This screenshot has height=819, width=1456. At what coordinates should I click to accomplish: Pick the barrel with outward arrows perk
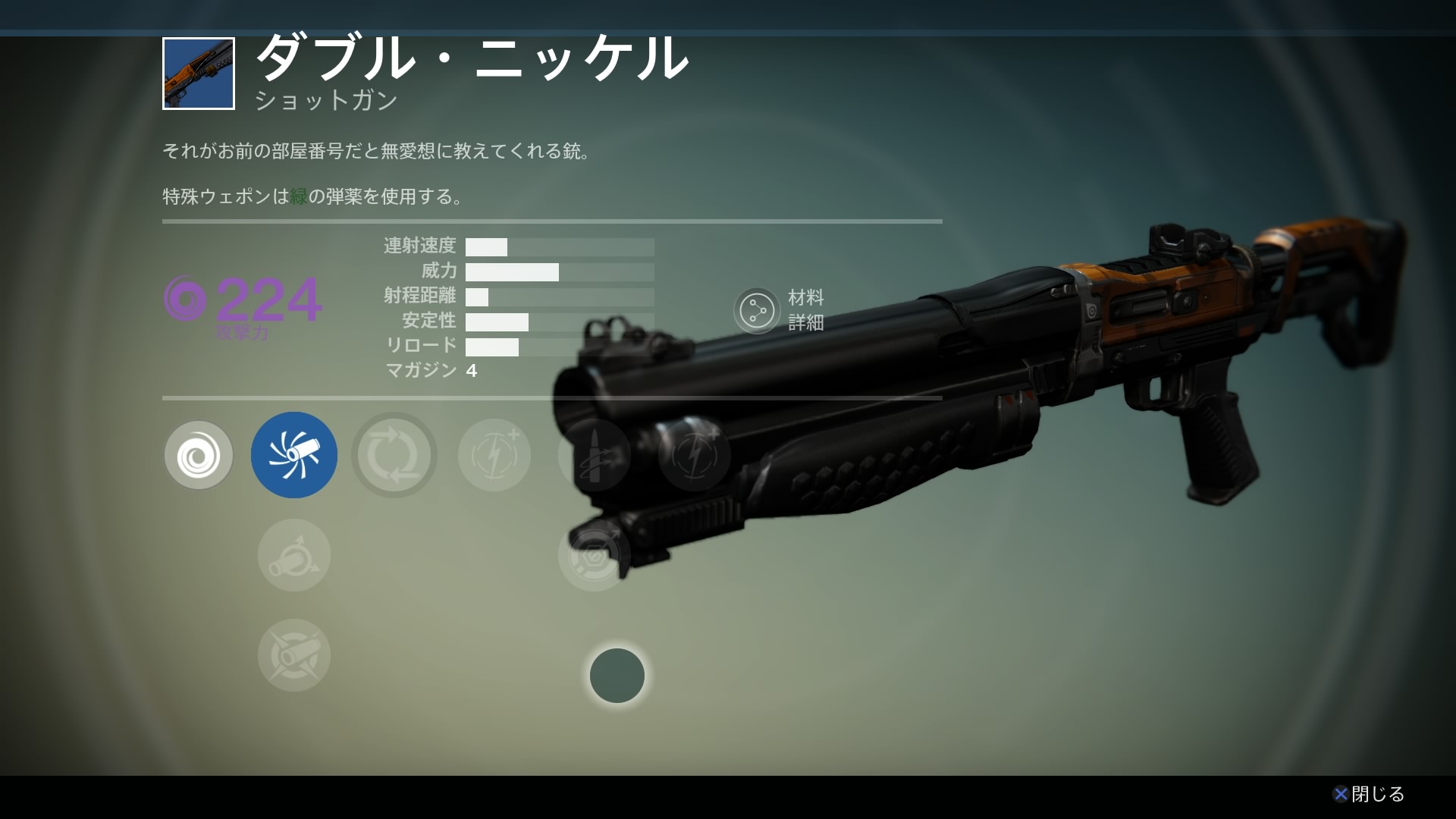pyautogui.click(x=294, y=555)
